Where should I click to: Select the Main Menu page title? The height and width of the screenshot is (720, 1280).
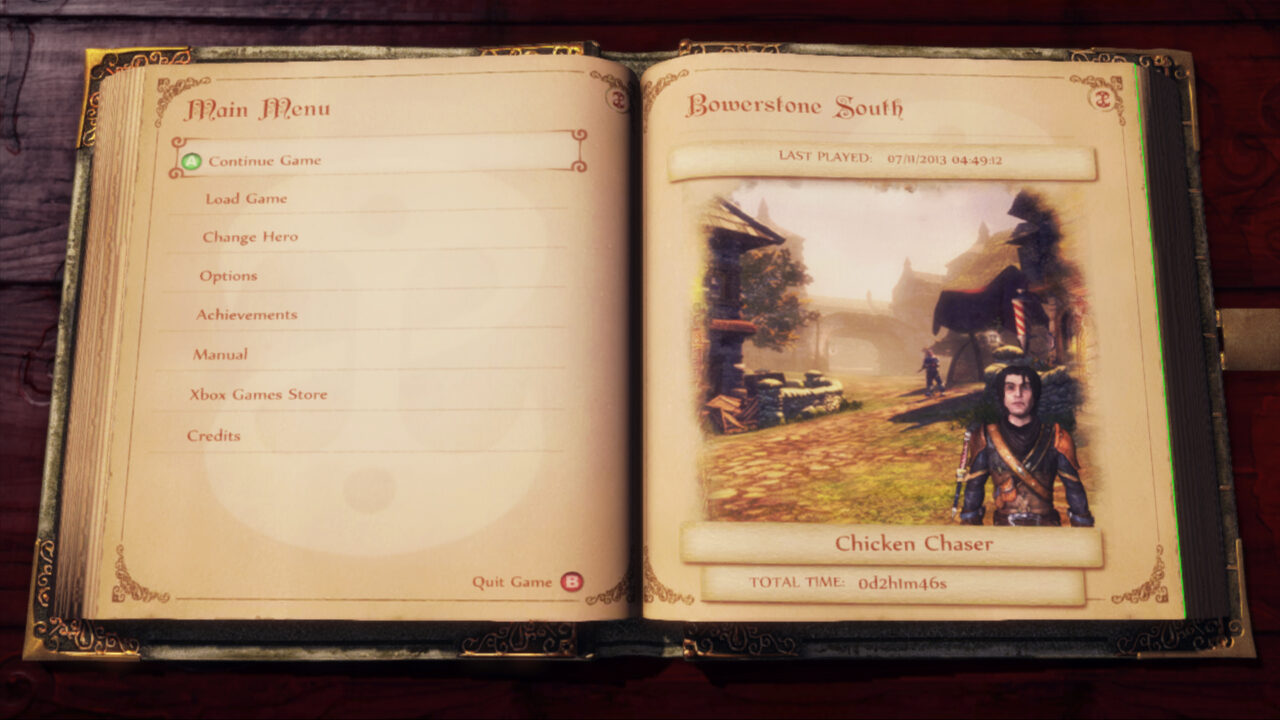(x=258, y=108)
